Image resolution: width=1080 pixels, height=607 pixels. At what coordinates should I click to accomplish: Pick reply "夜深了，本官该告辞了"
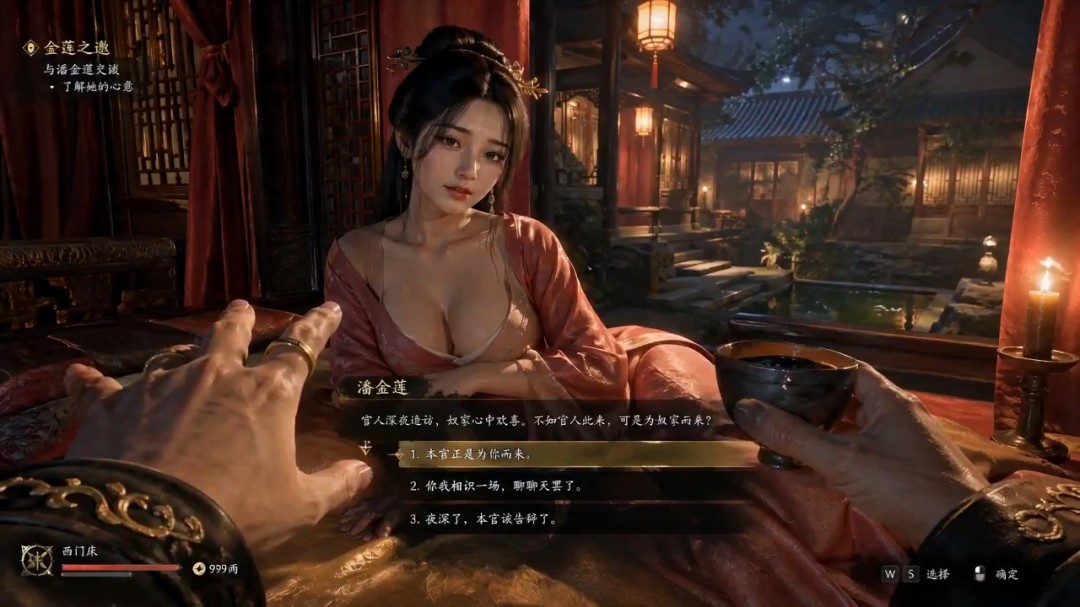point(483,519)
